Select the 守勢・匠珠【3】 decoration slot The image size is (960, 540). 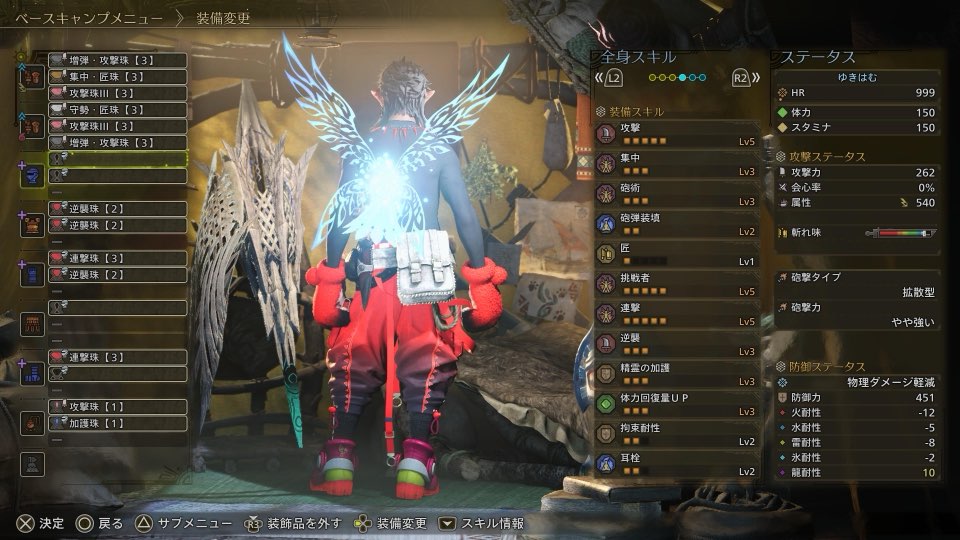[x=117, y=109]
